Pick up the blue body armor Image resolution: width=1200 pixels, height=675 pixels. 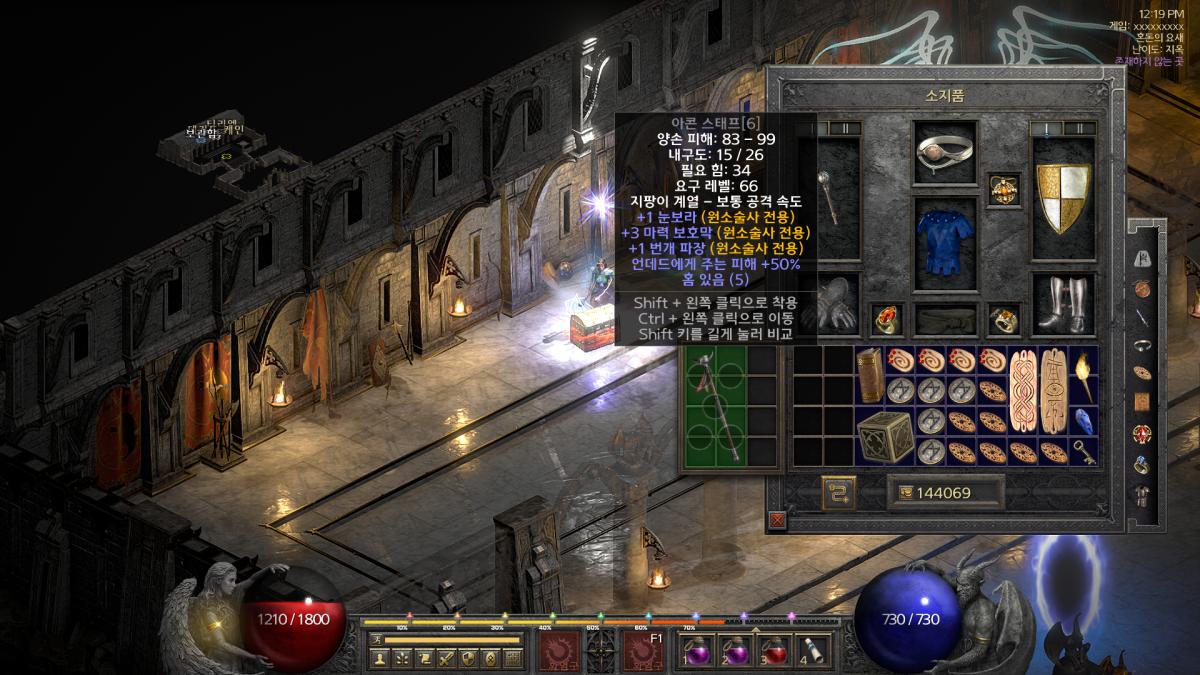pos(945,237)
